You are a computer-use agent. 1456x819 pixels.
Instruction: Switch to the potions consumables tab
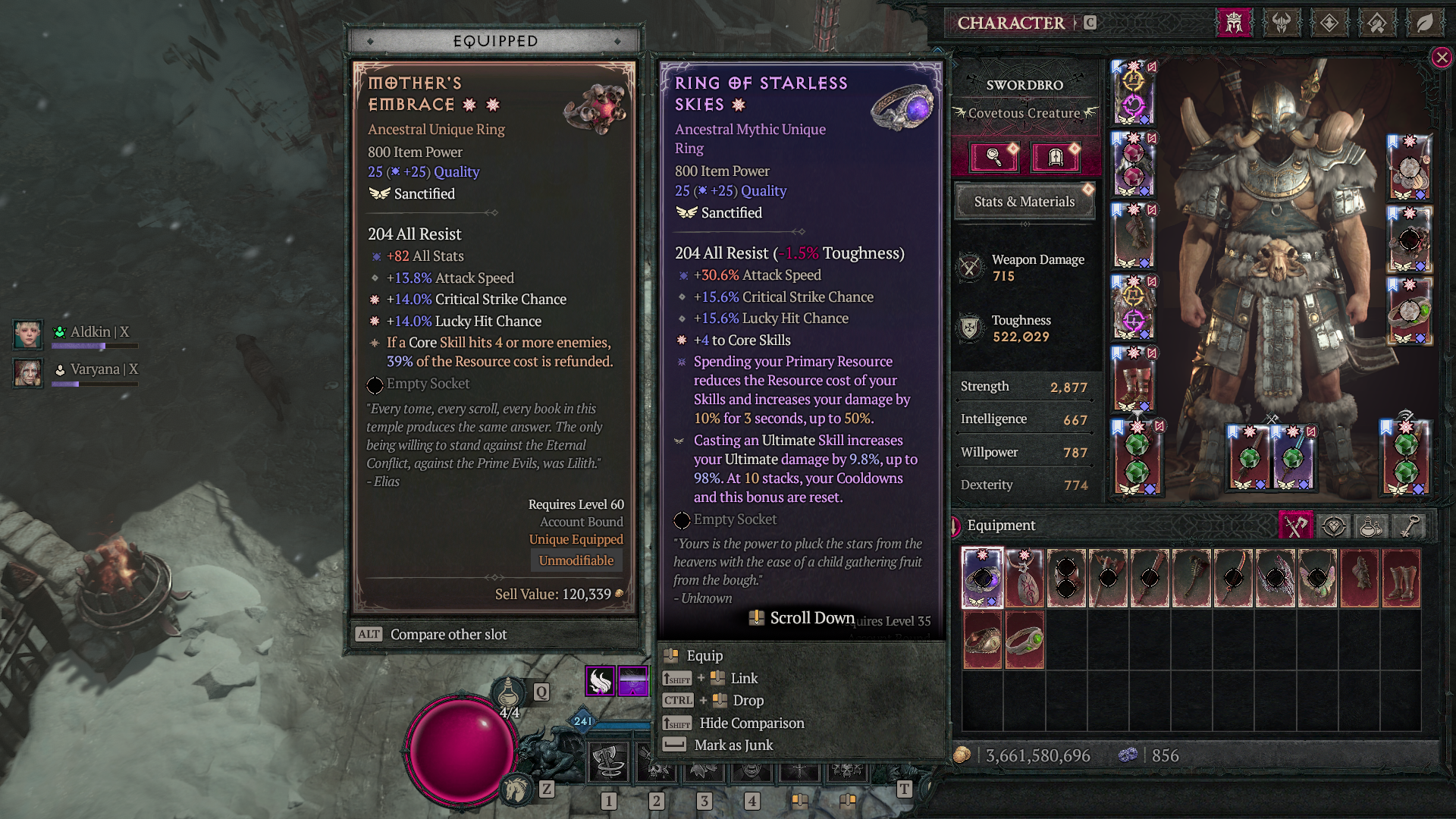click(x=1371, y=526)
